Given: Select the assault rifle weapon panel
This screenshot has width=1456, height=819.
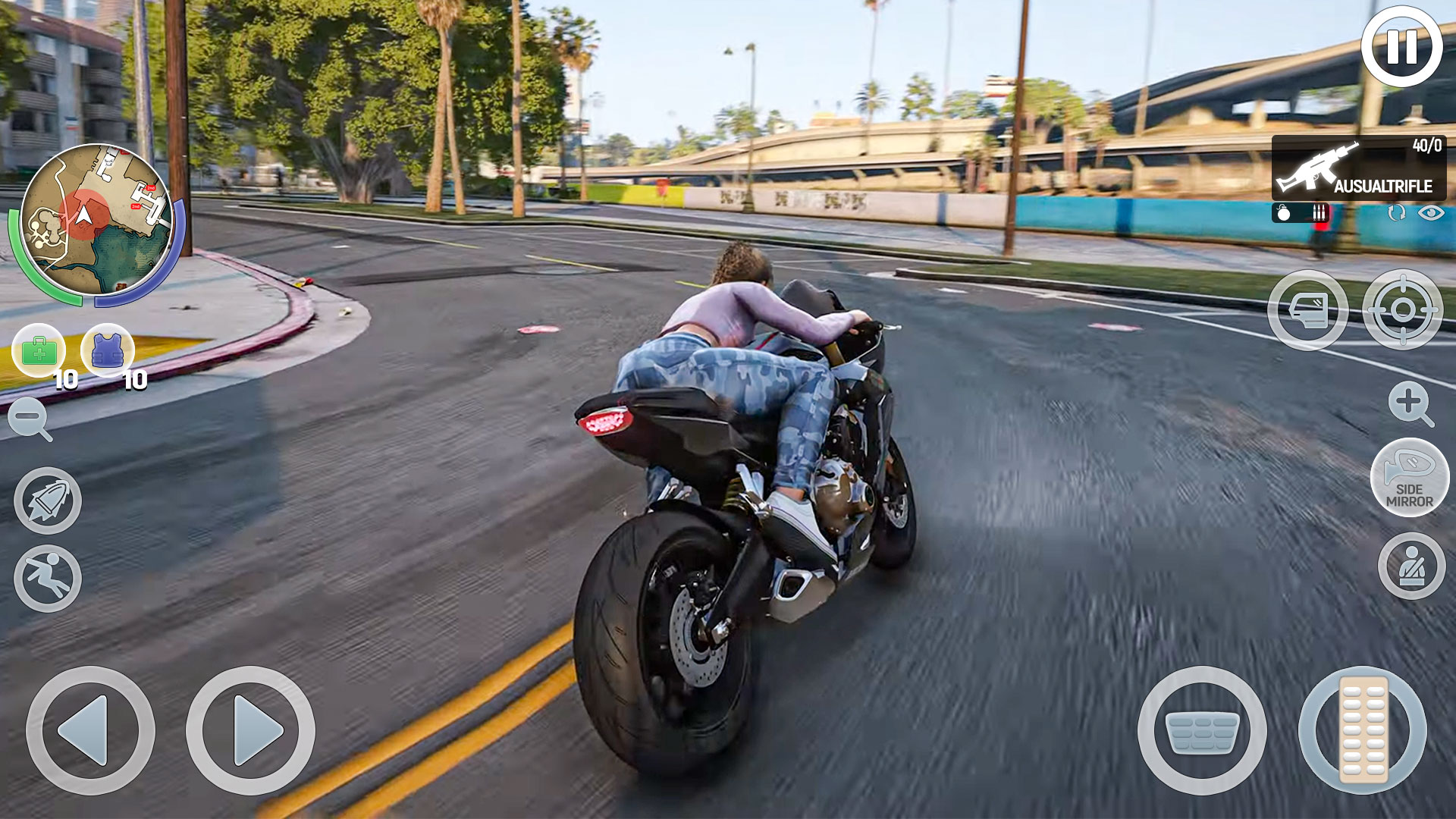Looking at the screenshot, I should 1358,168.
